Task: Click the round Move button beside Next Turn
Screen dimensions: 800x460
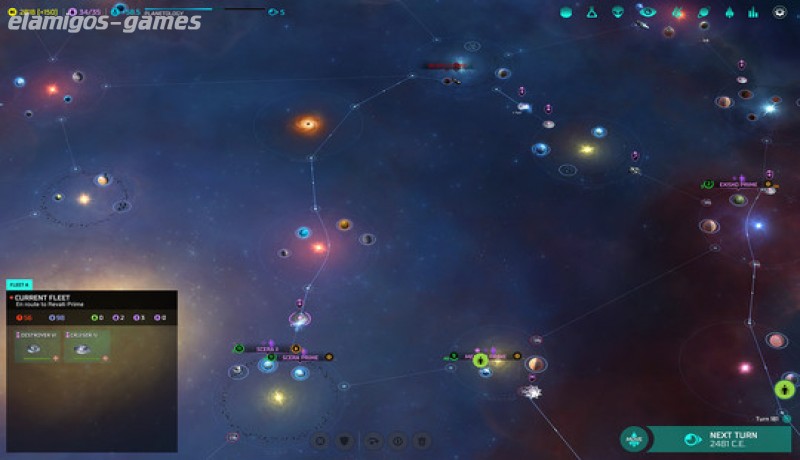Action: click(x=633, y=439)
